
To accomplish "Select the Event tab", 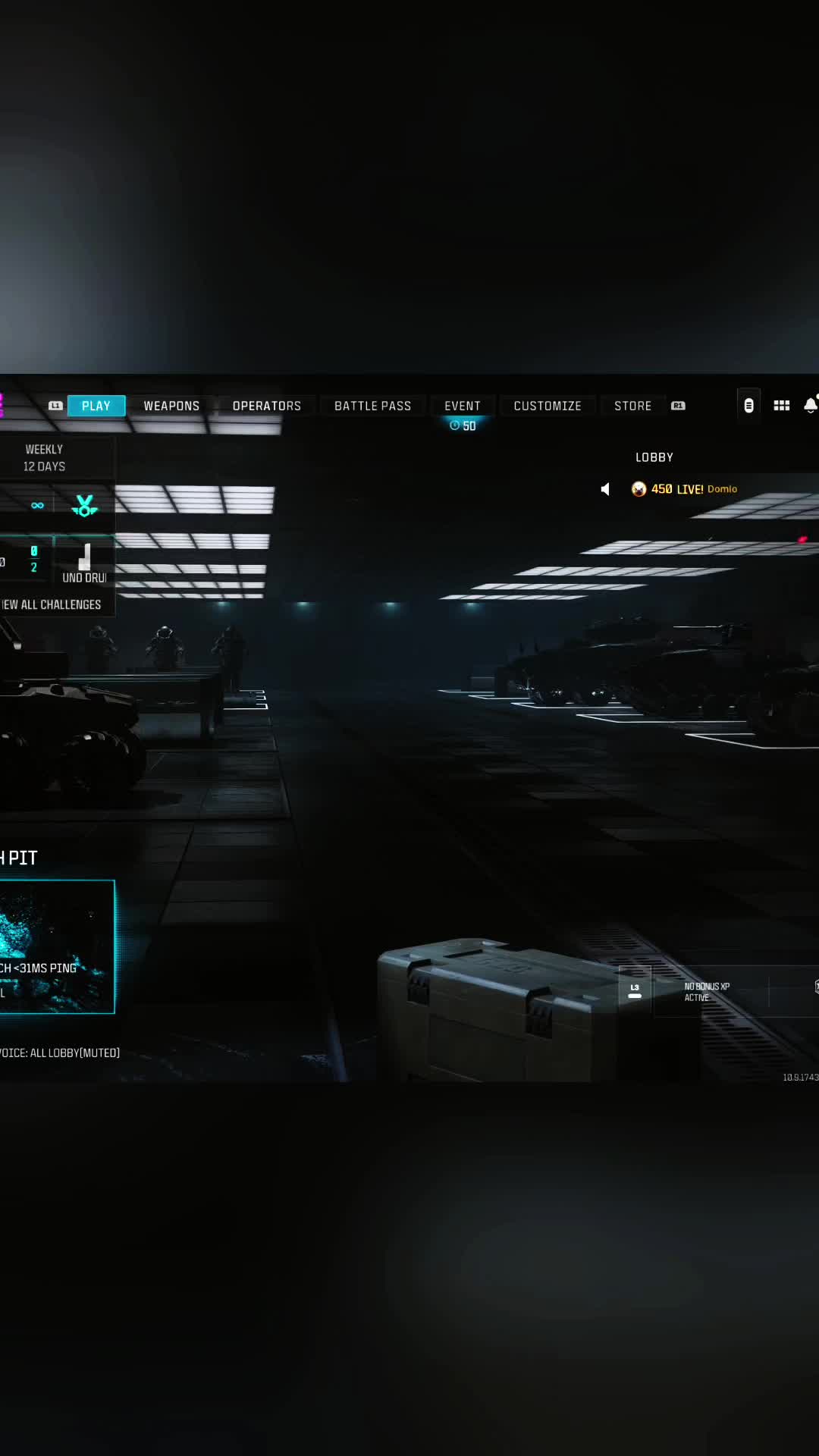I will point(462,406).
